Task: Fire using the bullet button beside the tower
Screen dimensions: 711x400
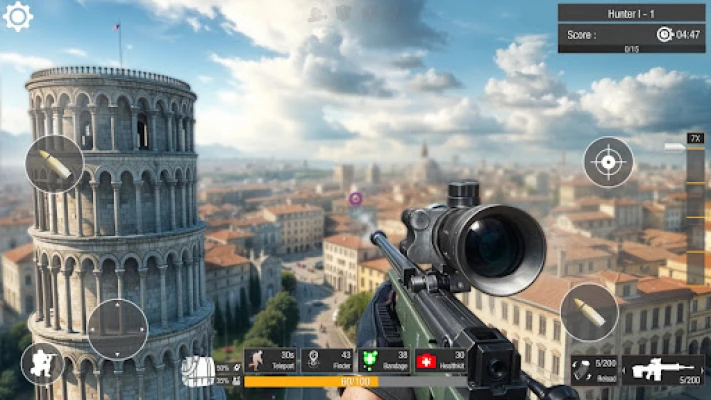Action: click(x=54, y=164)
